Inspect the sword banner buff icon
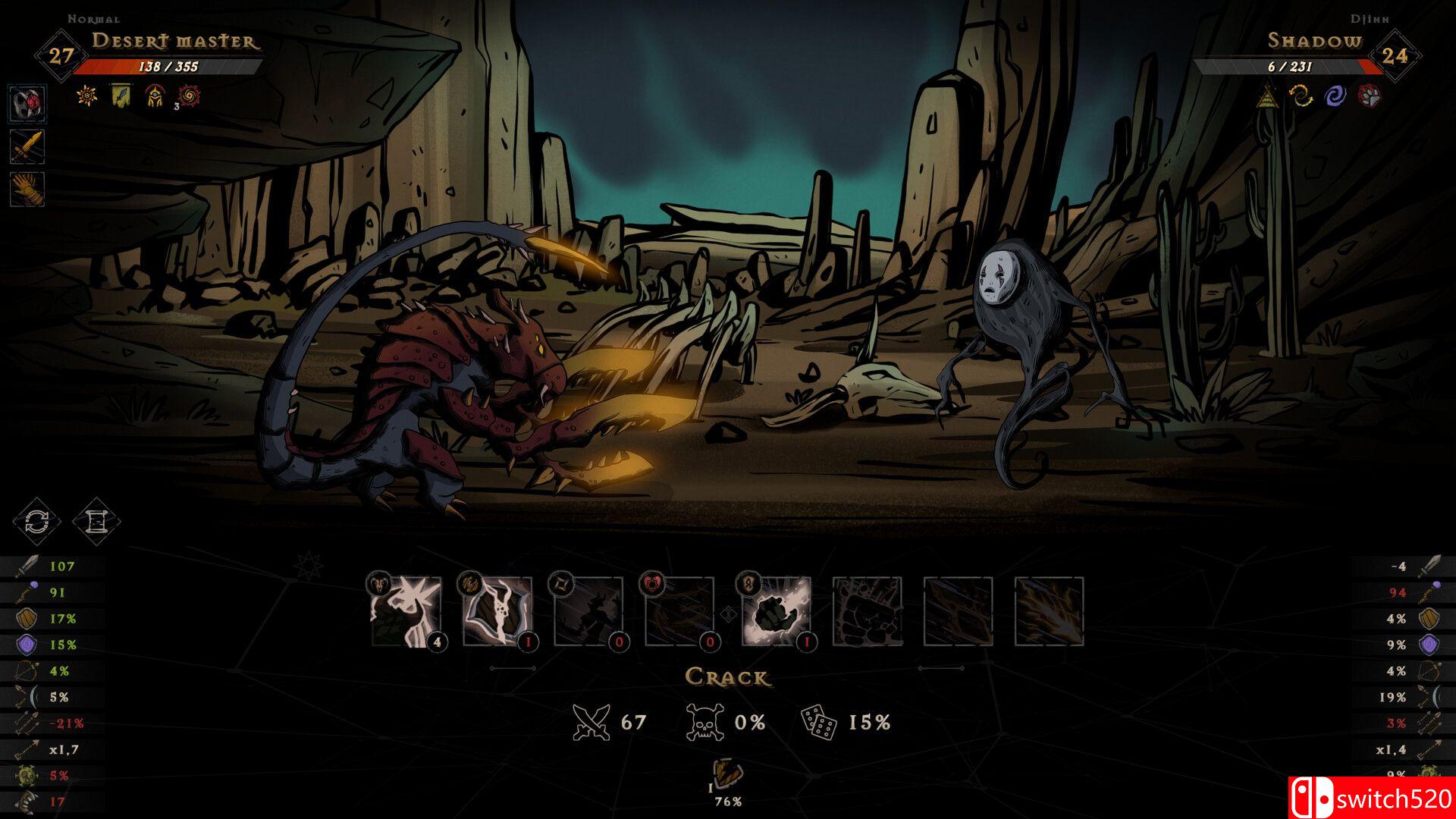Screen dimensions: 1456x819 pyautogui.click(x=121, y=96)
